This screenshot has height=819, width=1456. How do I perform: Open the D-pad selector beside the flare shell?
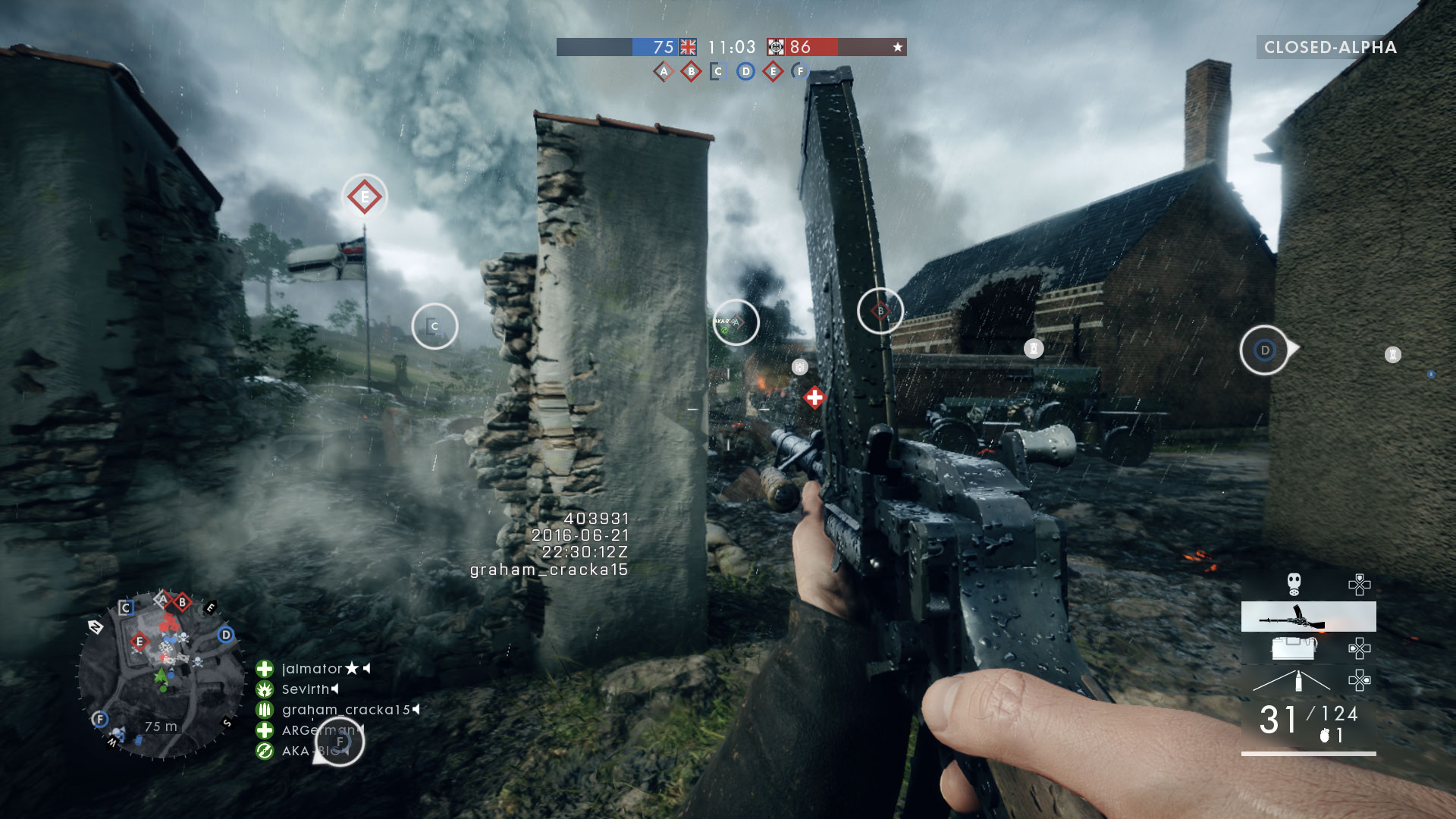pyautogui.click(x=1360, y=681)
